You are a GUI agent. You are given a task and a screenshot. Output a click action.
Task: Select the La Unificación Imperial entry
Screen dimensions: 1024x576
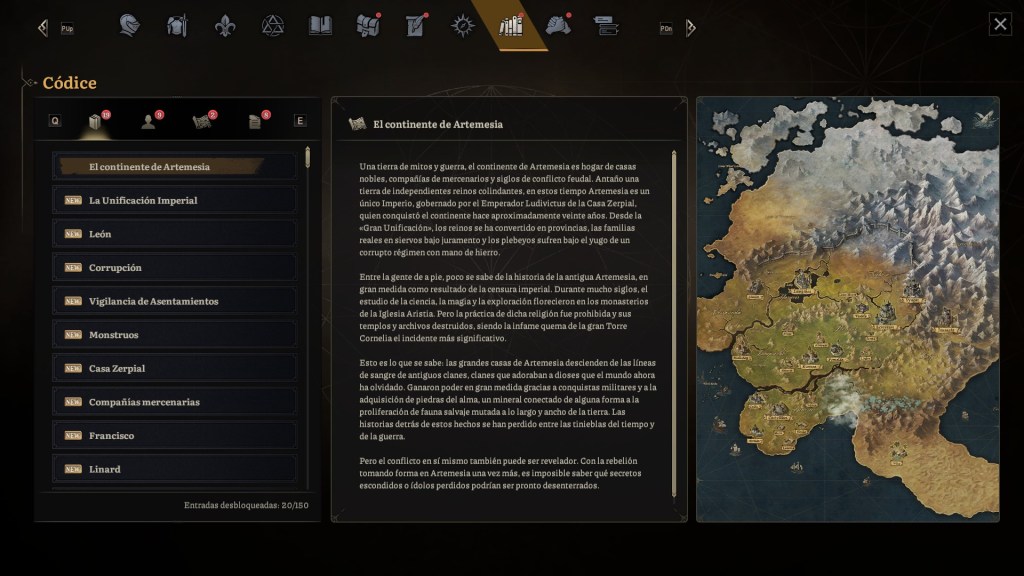[x=175, y=200]
